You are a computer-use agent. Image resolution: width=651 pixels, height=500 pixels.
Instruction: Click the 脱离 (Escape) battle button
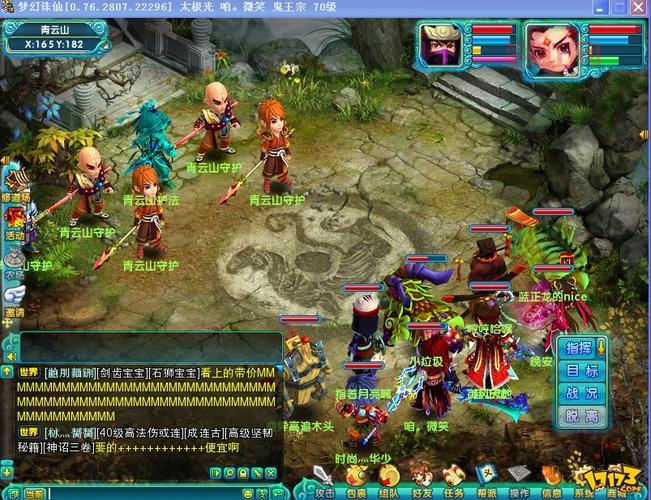tap(579, 415)
